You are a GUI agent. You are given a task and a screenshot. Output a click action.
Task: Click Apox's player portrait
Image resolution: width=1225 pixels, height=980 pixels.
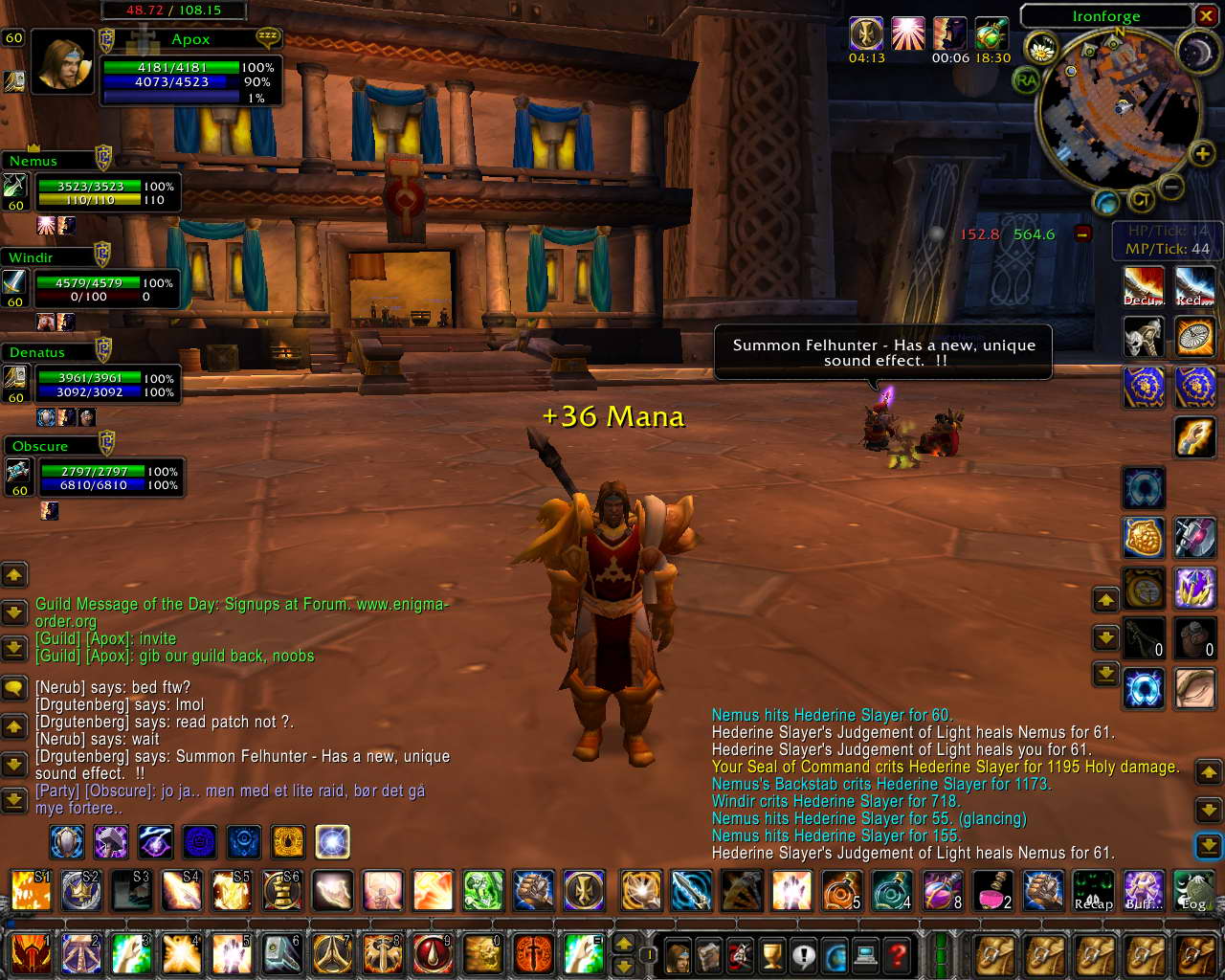[61, 61]
